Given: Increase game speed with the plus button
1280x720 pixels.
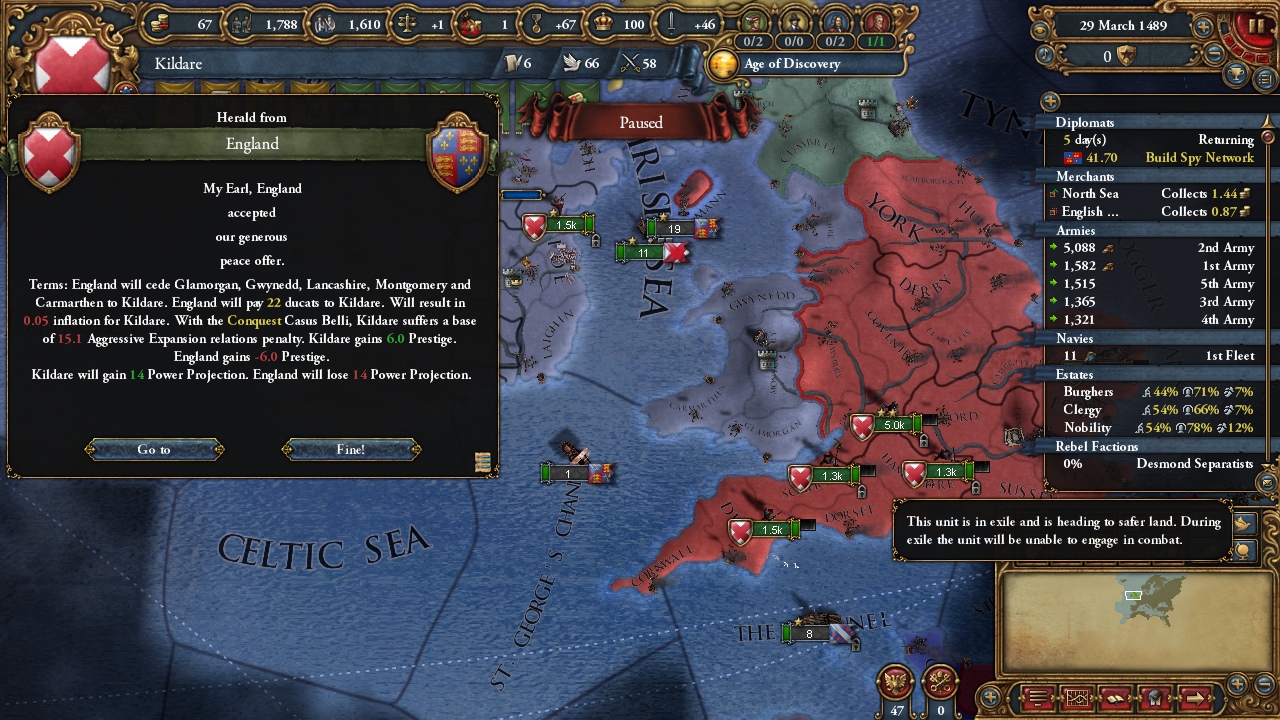Looking at the screenshot, I should [x=1203, y=27].
